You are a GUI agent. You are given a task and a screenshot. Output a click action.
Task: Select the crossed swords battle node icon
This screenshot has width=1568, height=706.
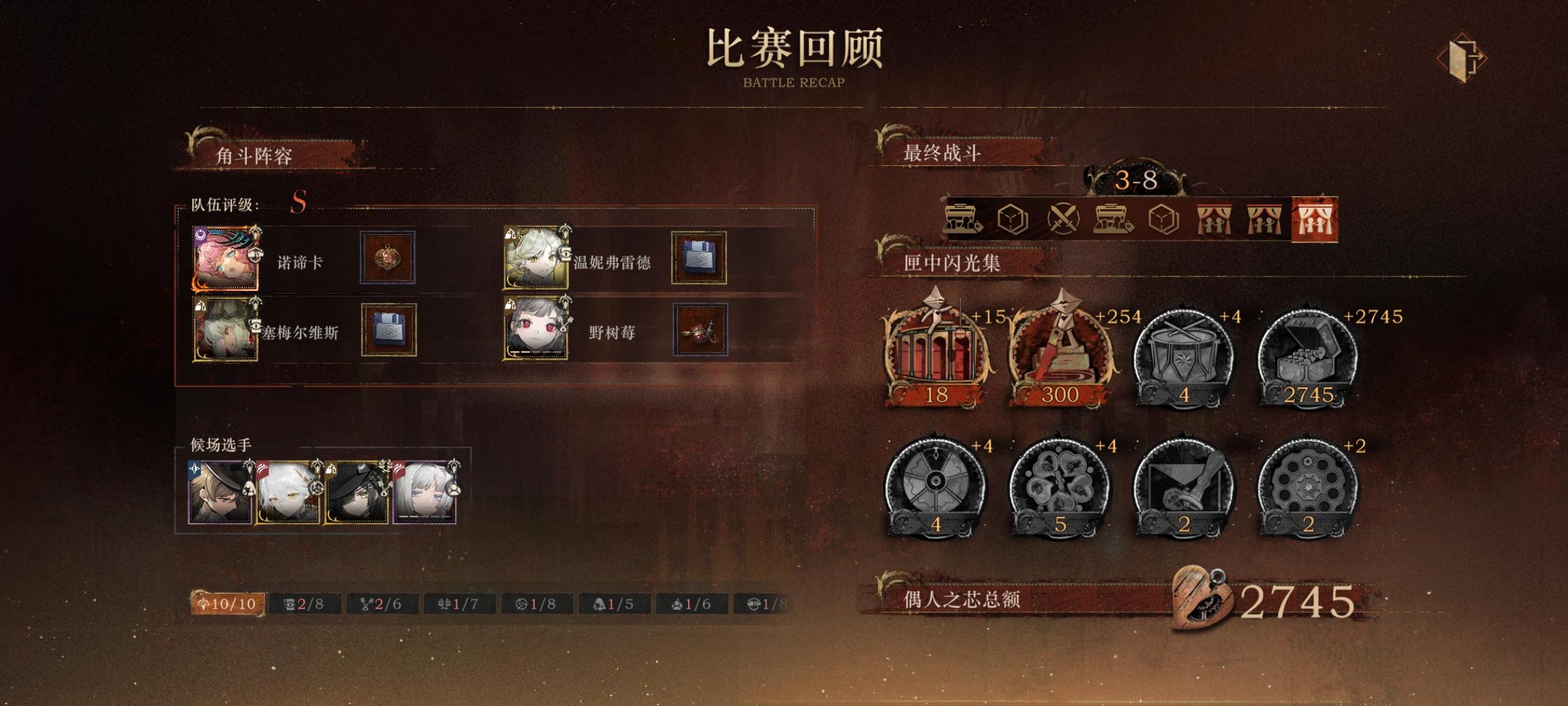click(1064, 219)
